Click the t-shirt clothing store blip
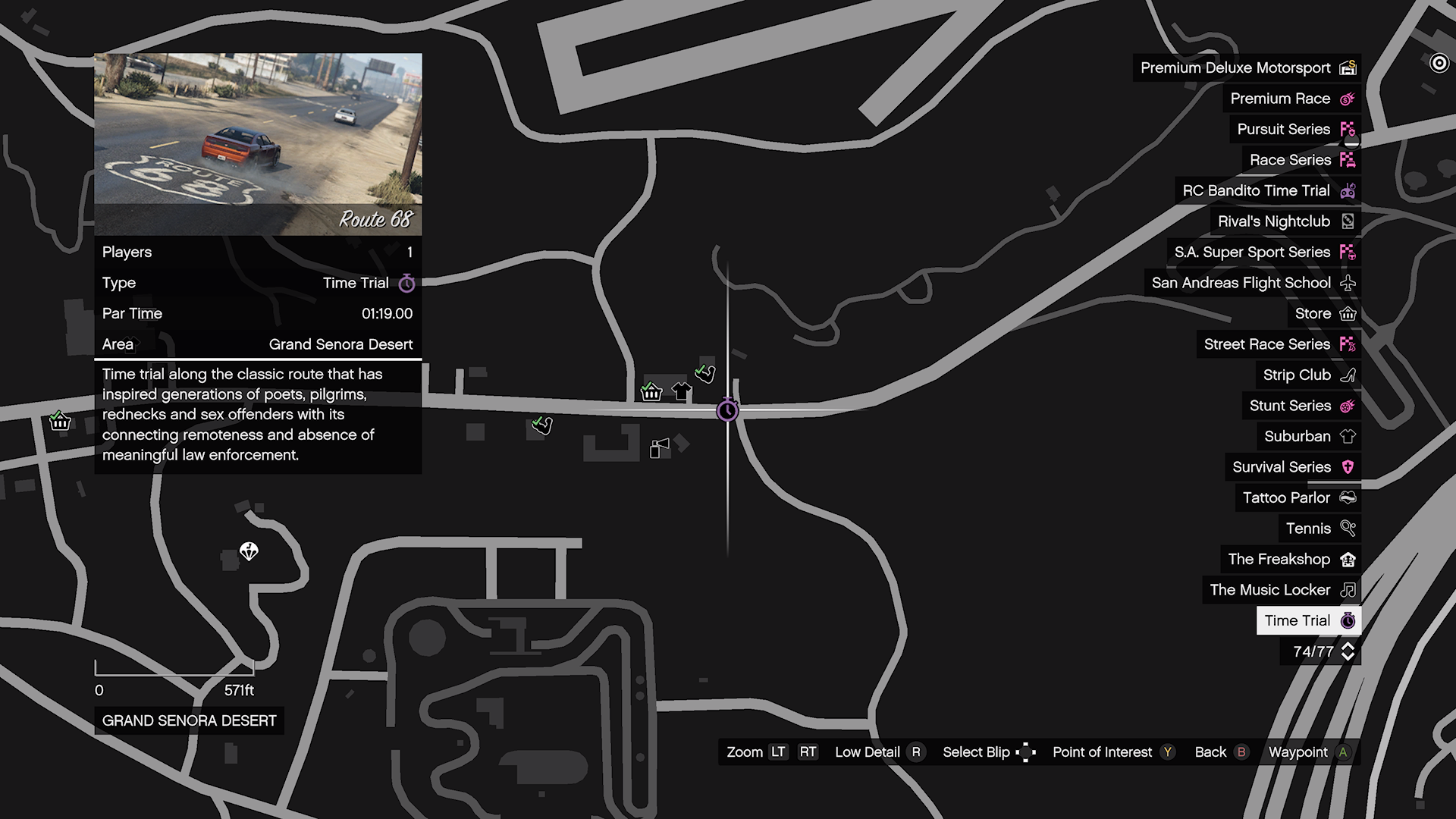 pos(681,392)
